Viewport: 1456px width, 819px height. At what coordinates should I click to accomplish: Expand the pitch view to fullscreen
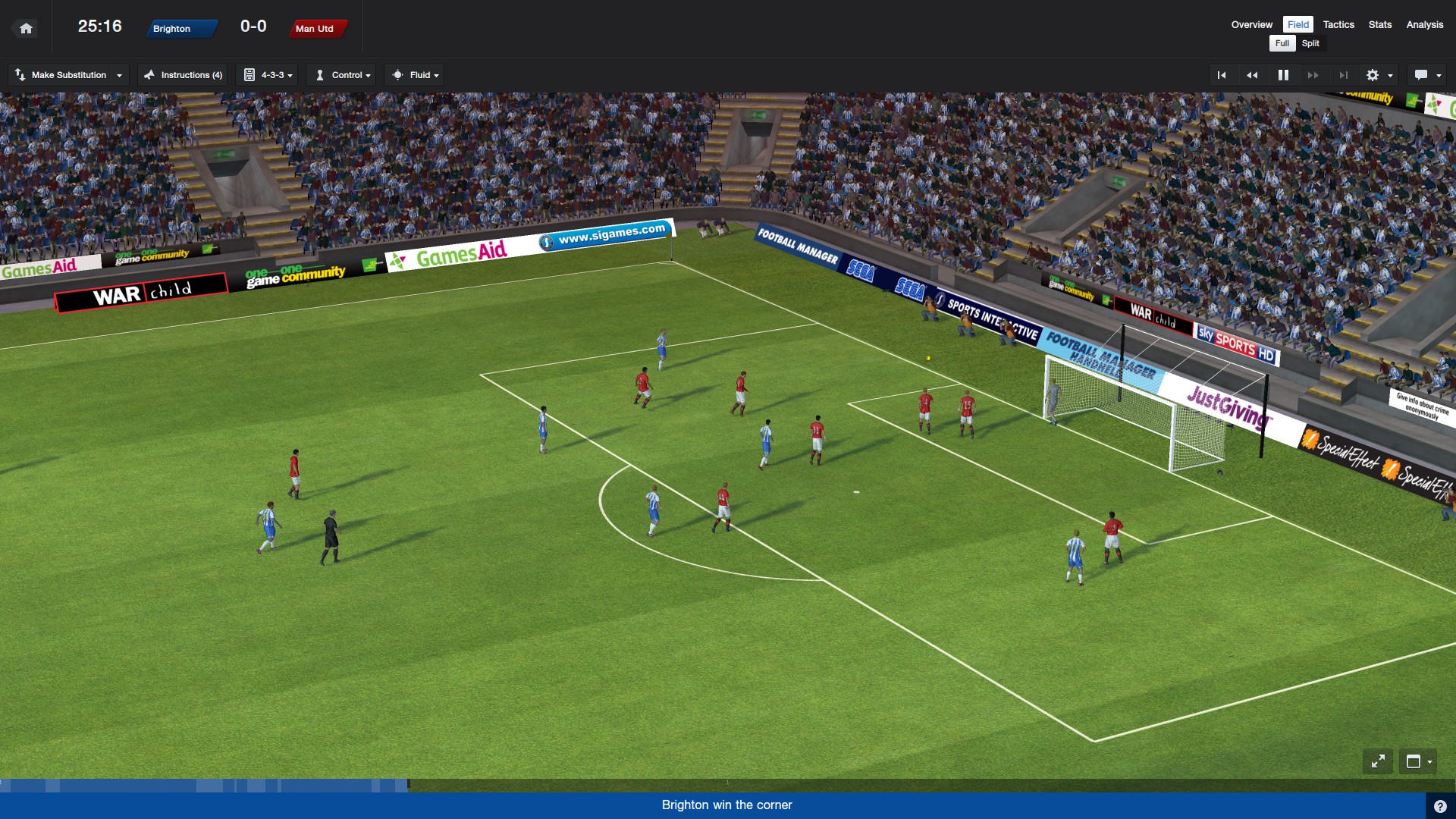1378,761
